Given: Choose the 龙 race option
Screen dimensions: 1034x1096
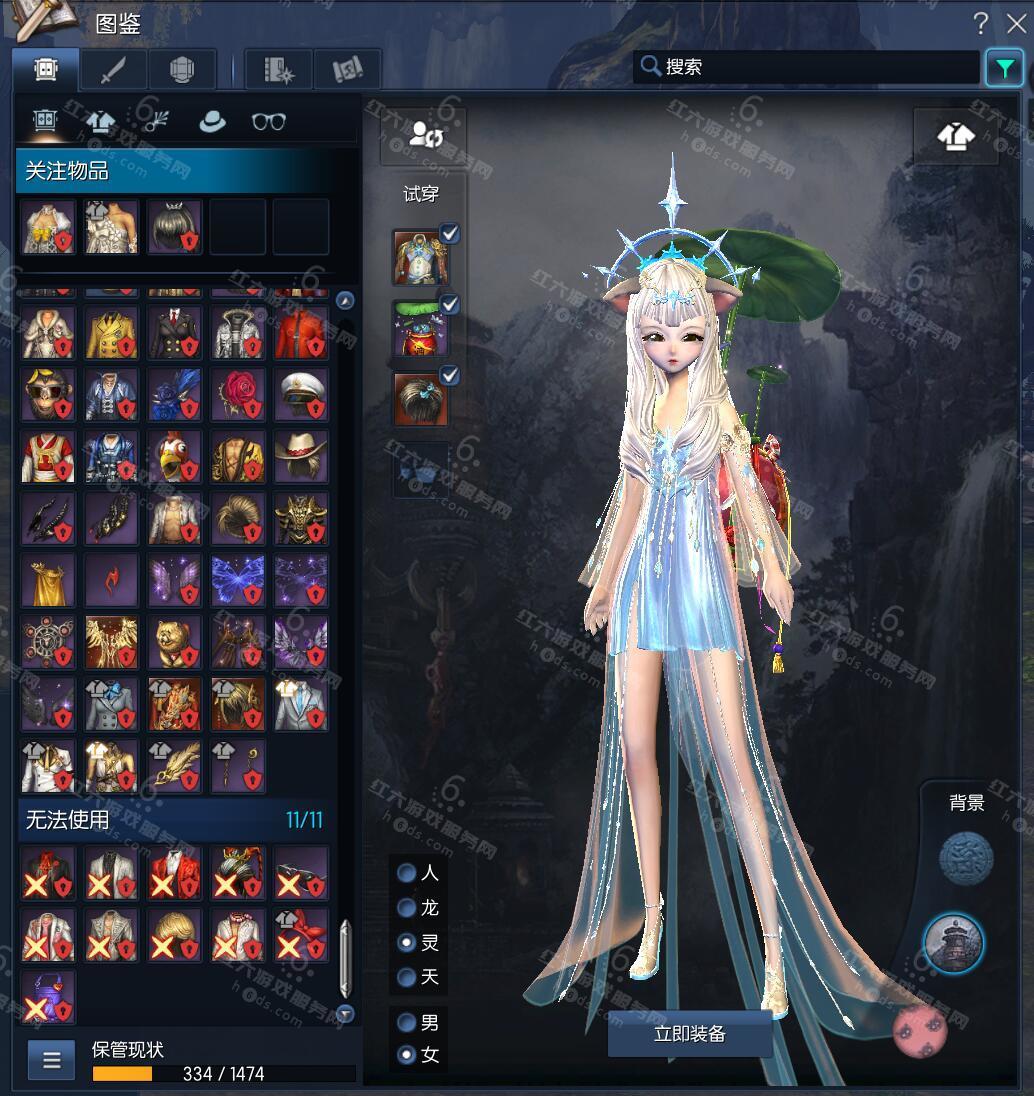Looking at the screenshot, I should click(x=407, y=908).
